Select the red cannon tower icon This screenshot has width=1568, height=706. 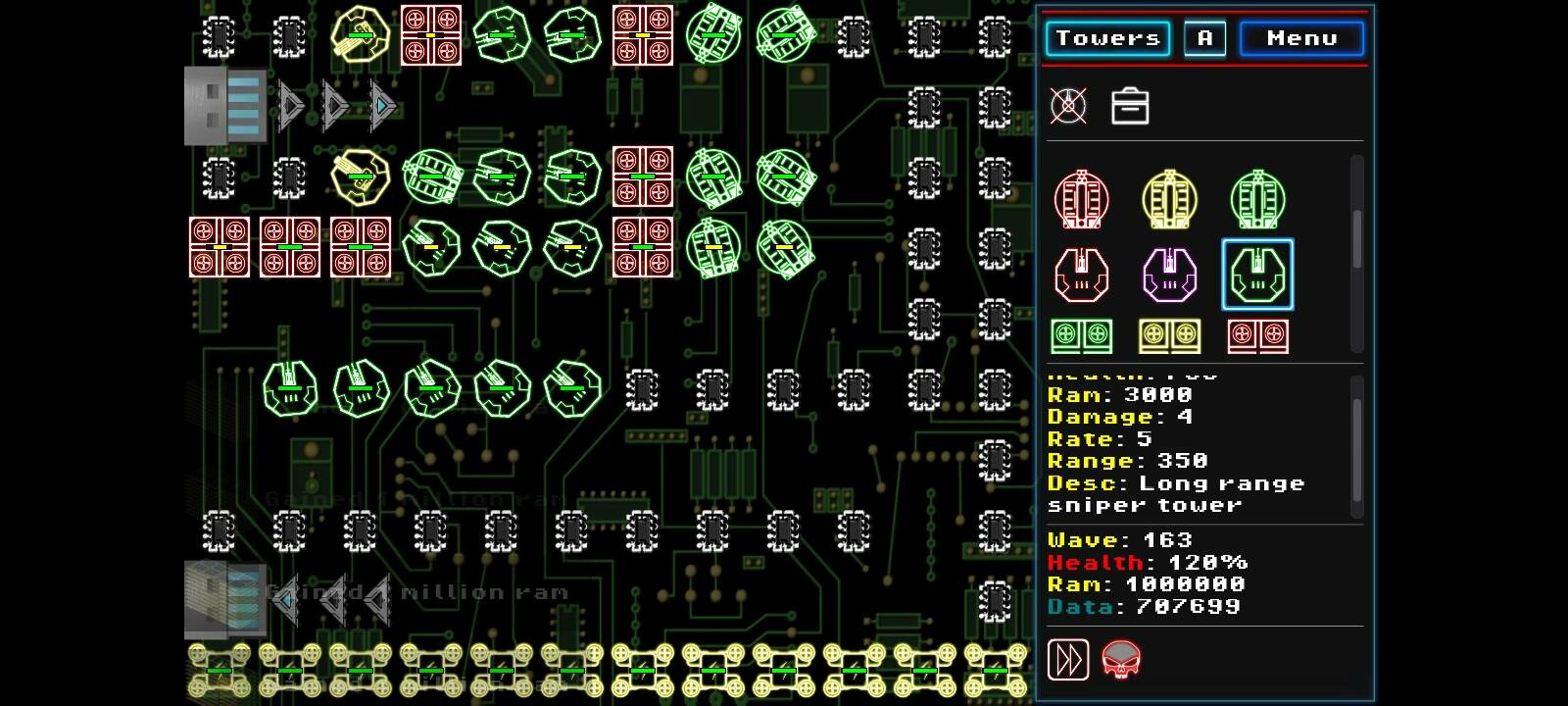(1081, 199)
